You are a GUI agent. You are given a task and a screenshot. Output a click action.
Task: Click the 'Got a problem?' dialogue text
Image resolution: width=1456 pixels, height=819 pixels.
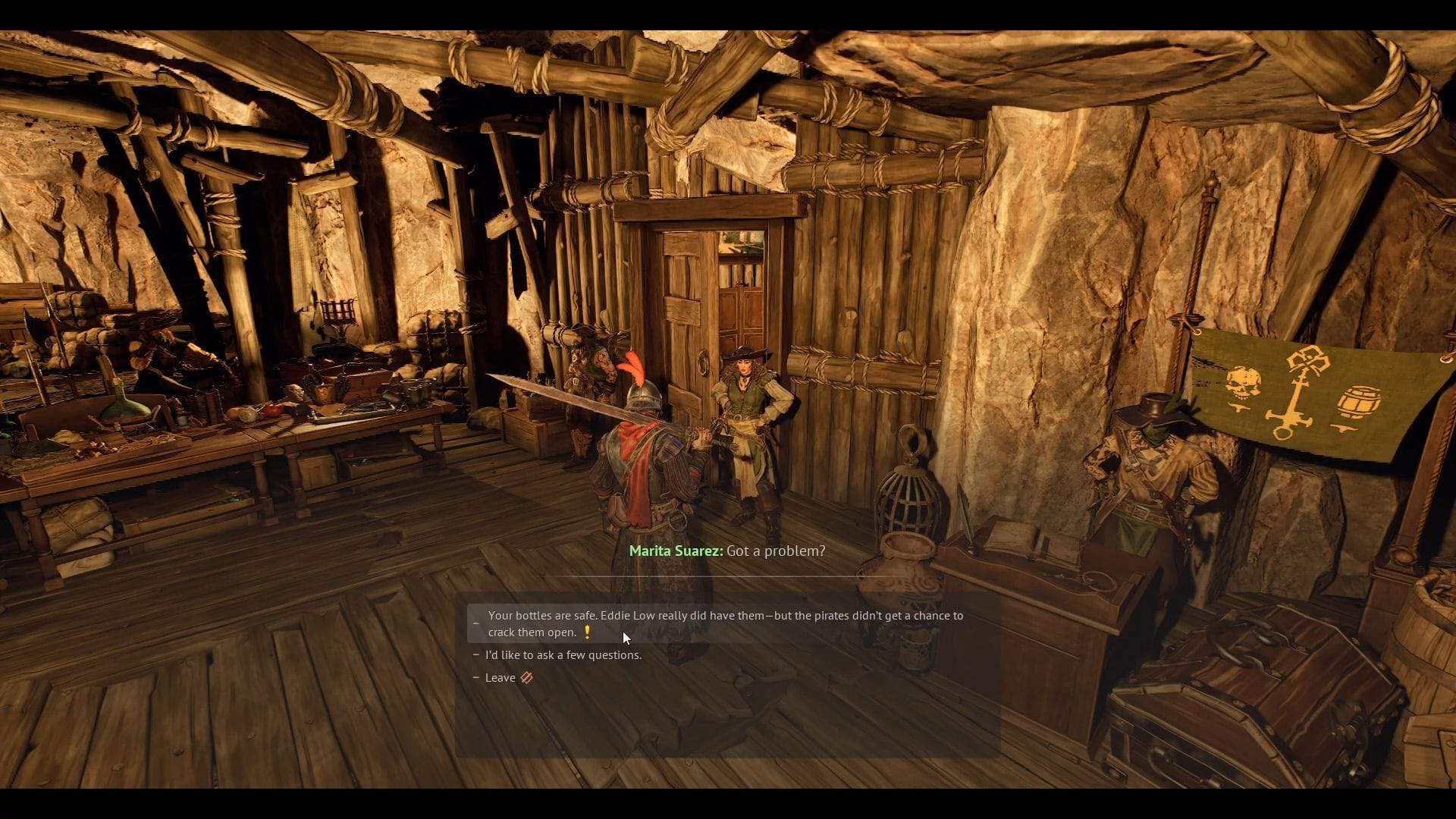click(775, 551)
